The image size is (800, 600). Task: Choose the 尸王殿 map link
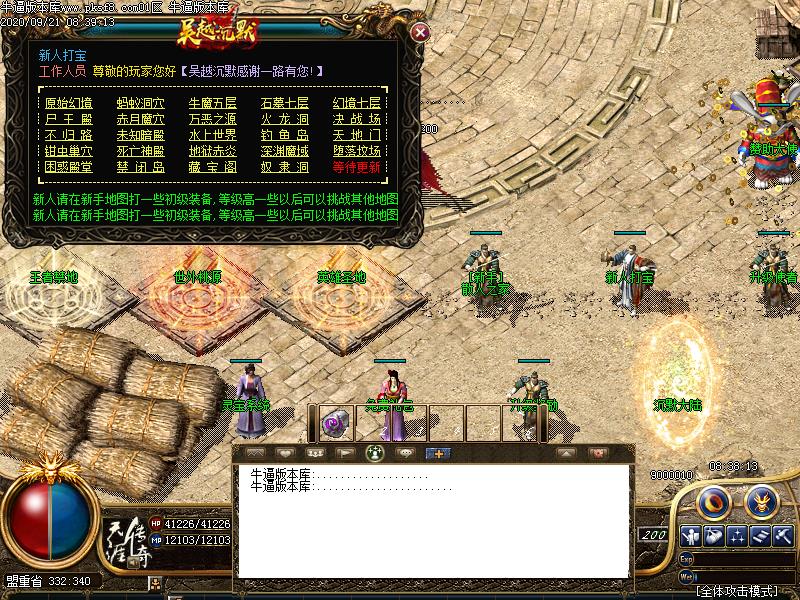tap(69, 119)
